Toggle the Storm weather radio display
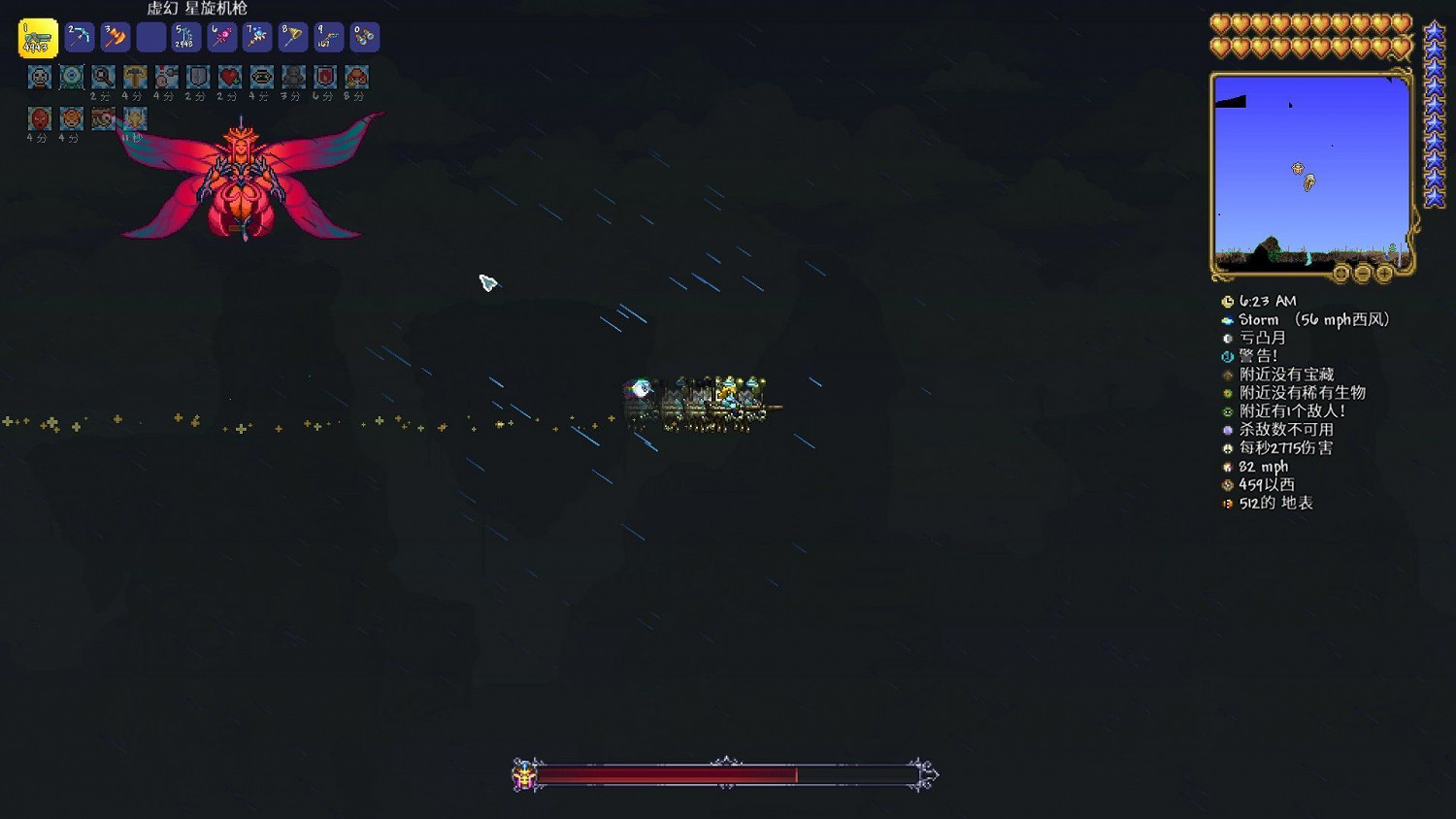The image size is (1456, 819). click(1230, 319)
